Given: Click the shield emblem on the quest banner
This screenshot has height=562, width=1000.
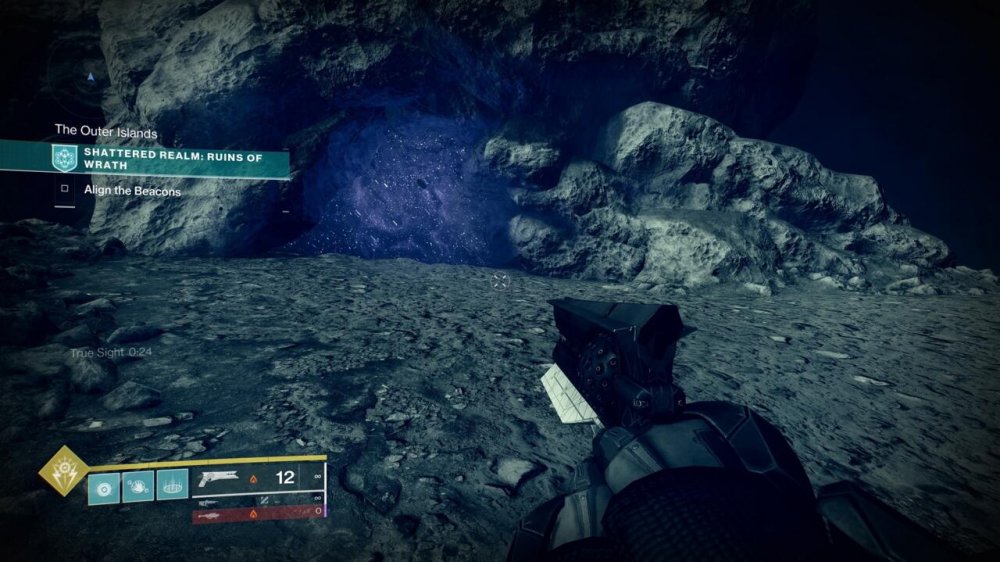Looking at the screenshot, I should 64,158.
